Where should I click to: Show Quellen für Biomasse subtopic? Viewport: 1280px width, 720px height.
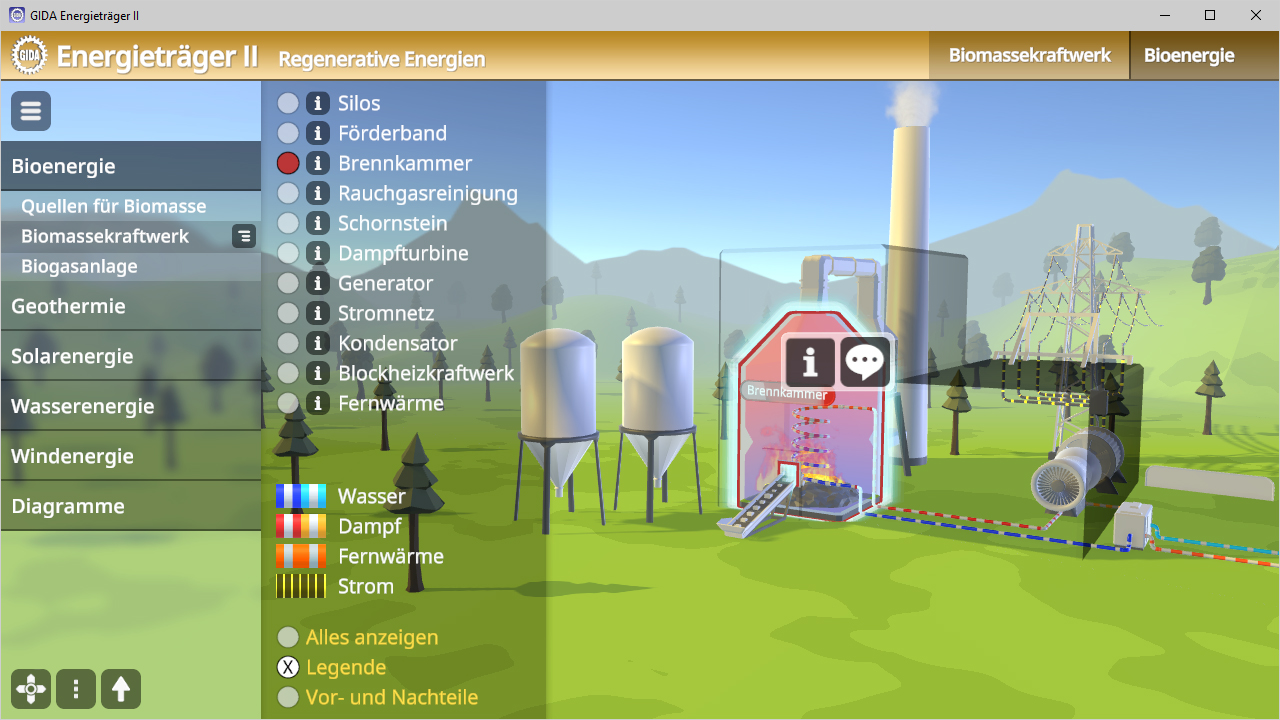pos(113,206)
